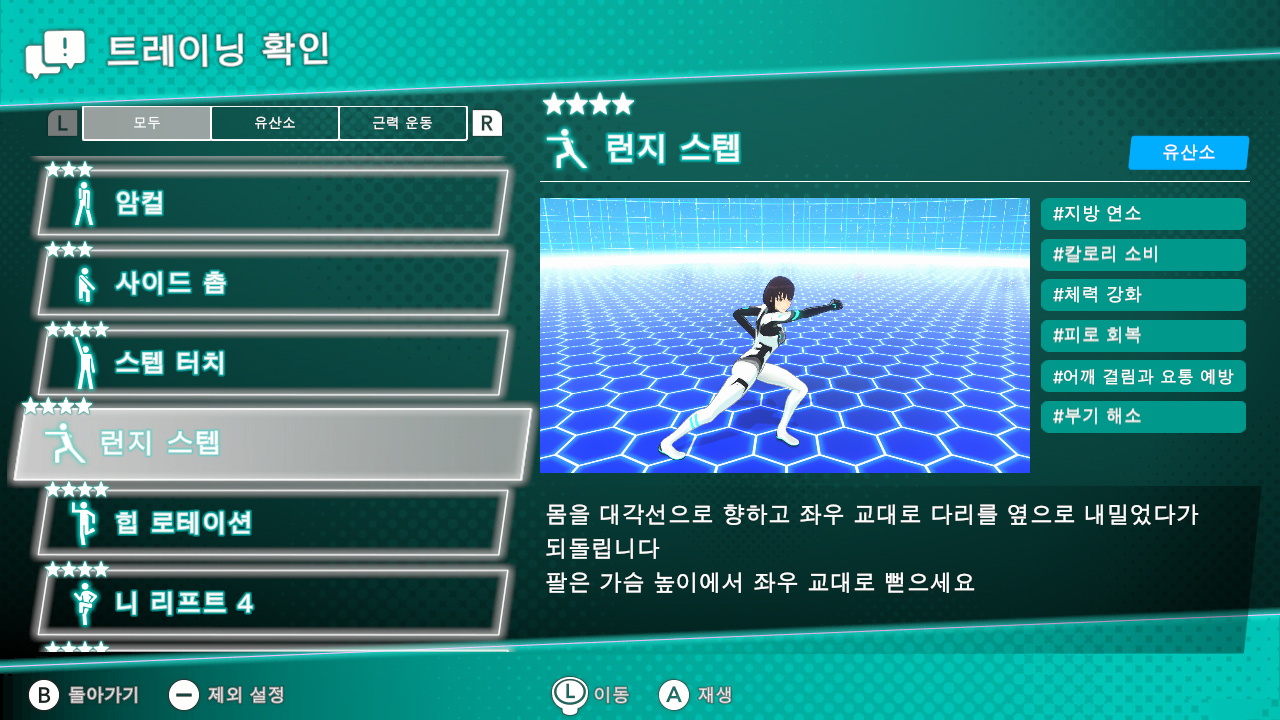Select the 모두 filter tab
The height and width of the screenshot is (720, 1280).
coord(146,122)
